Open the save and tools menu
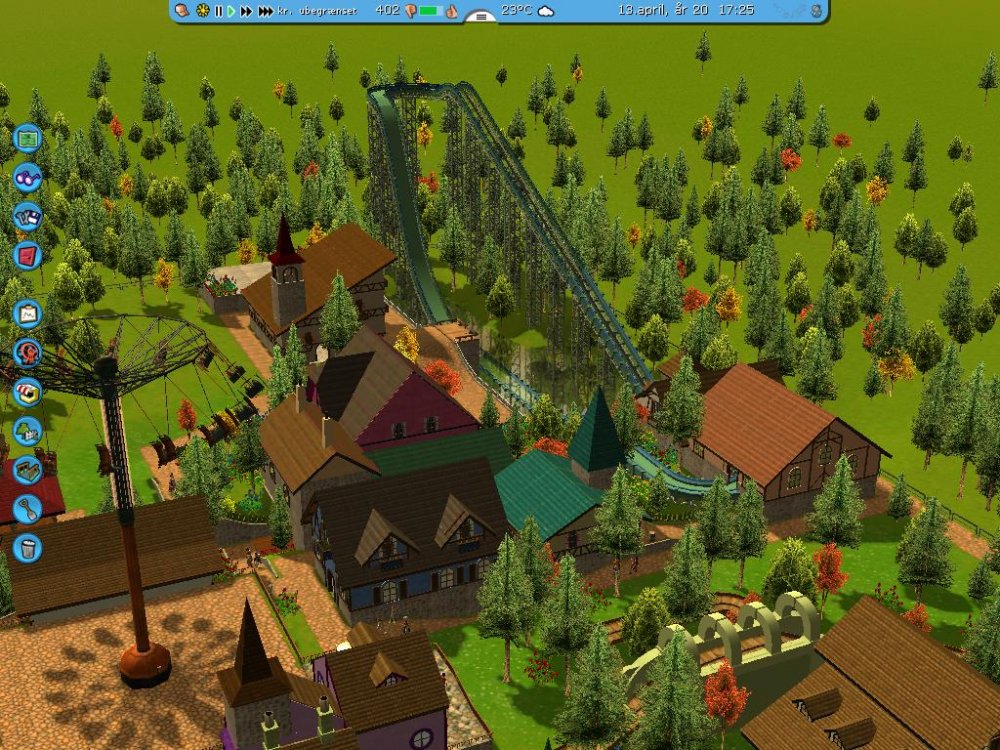 (x=27, y=216)
